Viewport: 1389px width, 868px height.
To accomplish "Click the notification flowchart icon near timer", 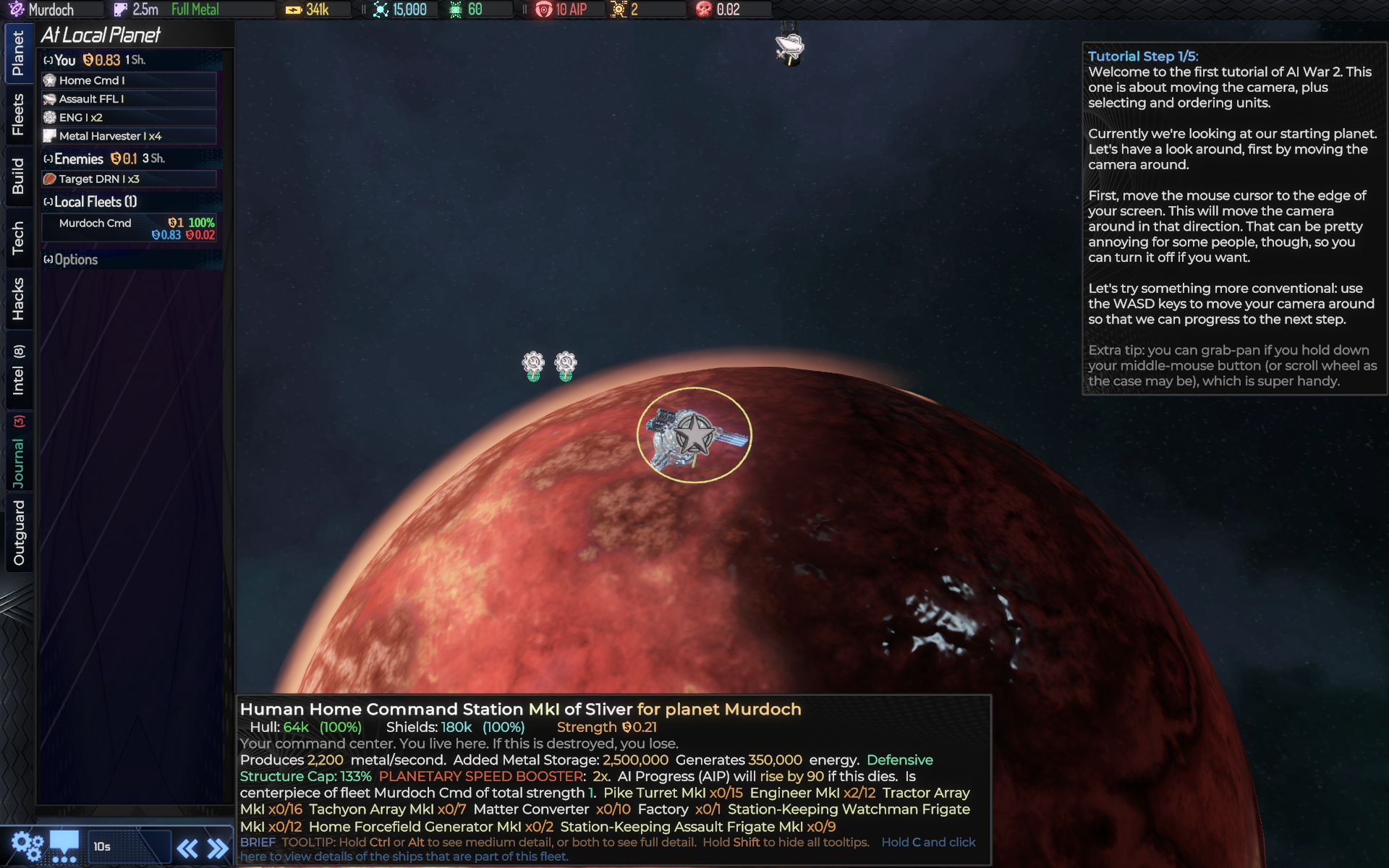I will pyautogui.click(x=65, y=843).
